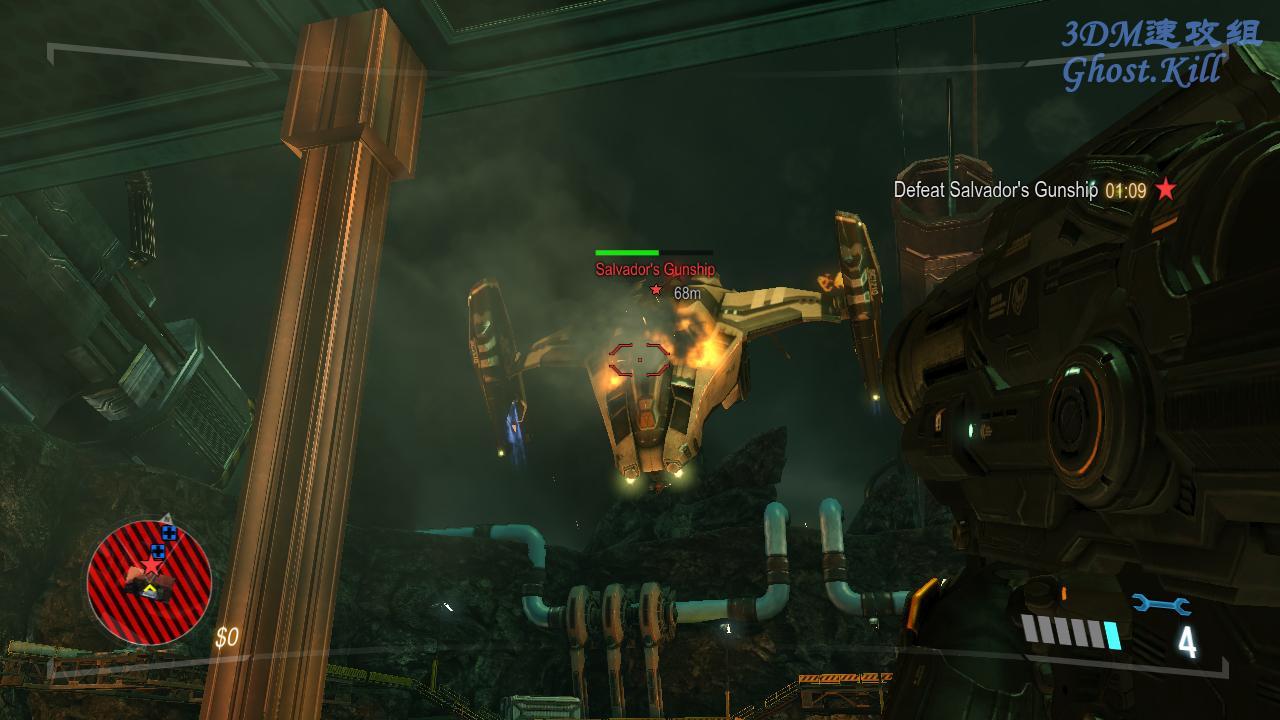The height and width of the screenshot is (720, 1280).
Task: Click the blue wrench repair icon
Action: pyautogui.click(x=1160, y=604)
